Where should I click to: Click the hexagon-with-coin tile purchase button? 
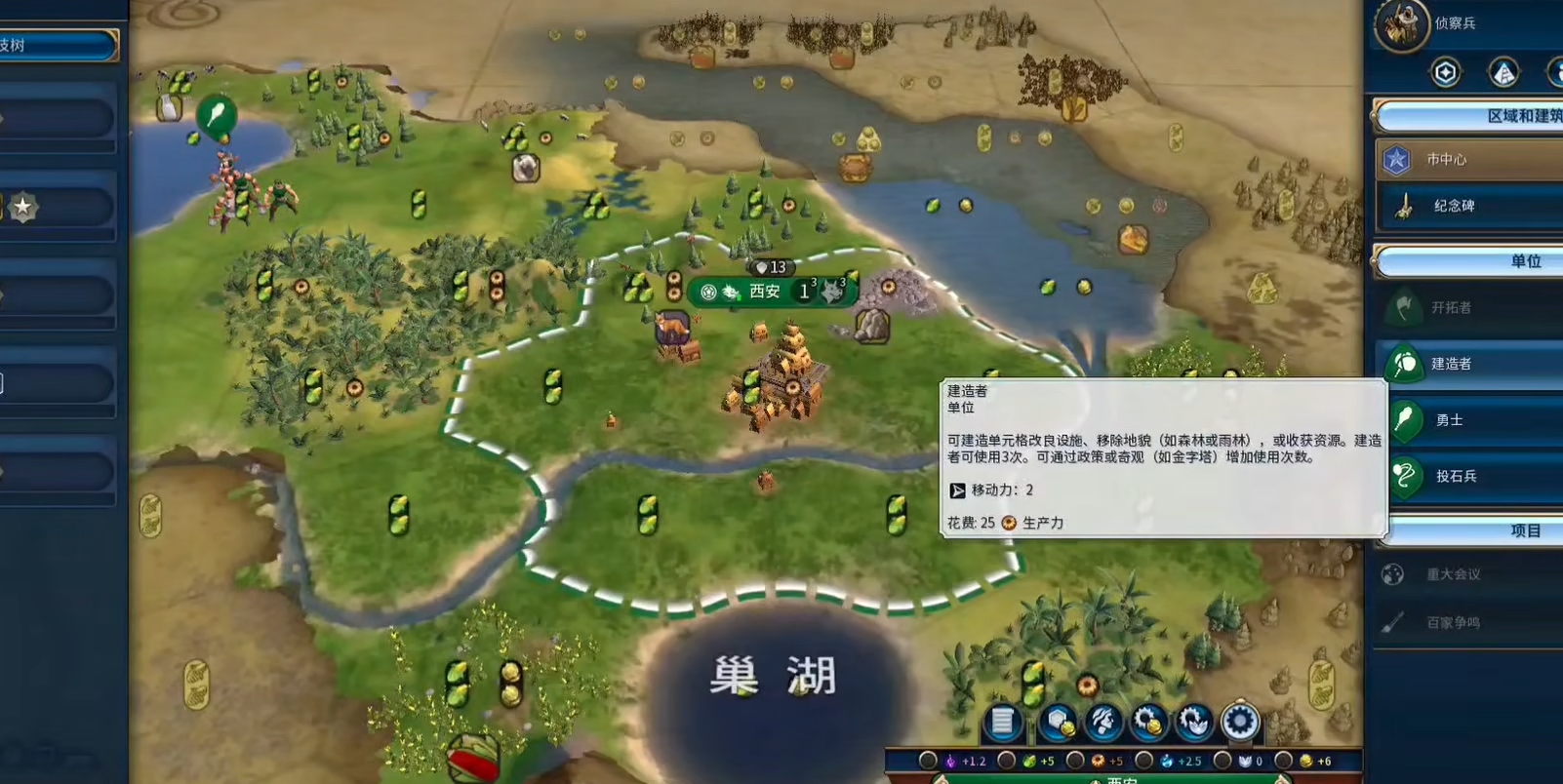(x=1057, y=722)
